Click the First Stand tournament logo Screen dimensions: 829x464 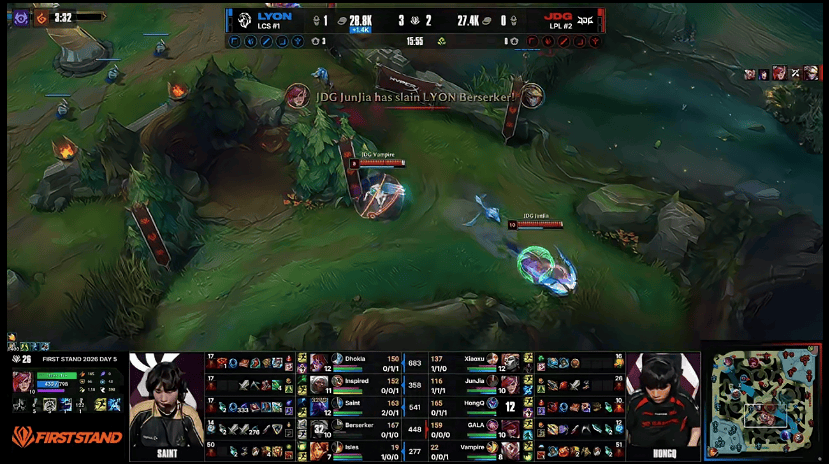click(x=67, y=437)
